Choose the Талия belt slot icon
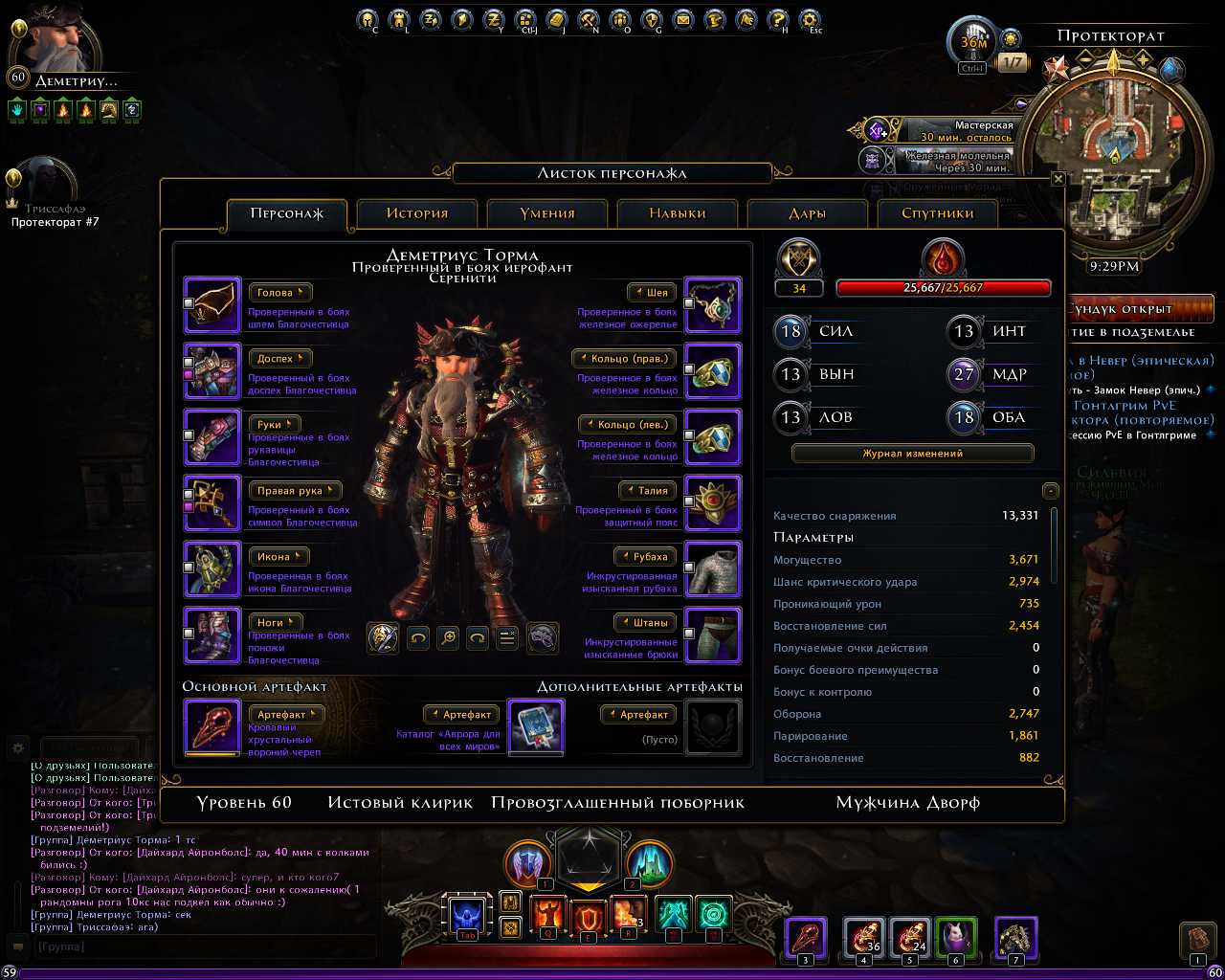 (713, 503)
